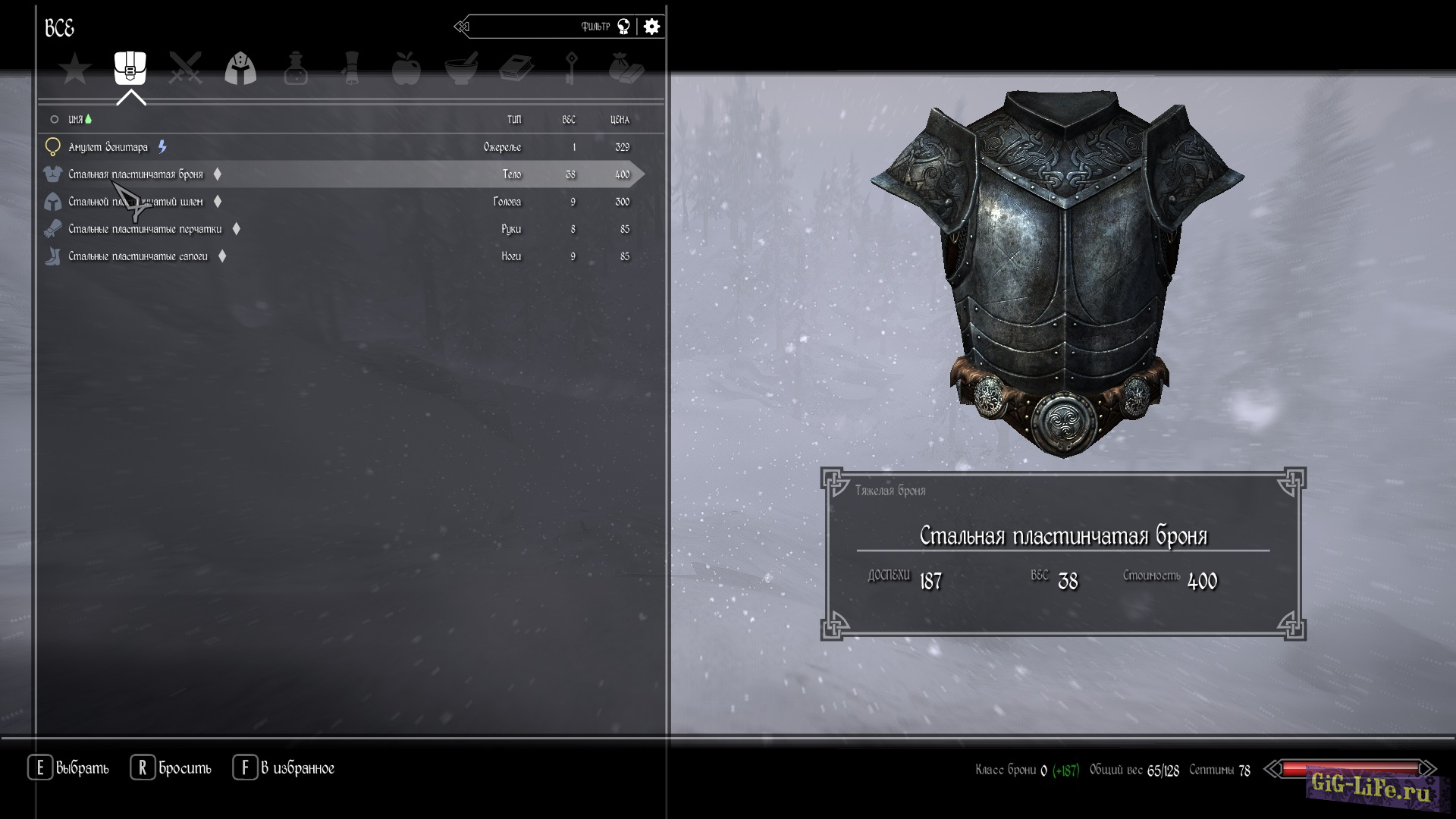Screen dimensions: 1456x819
Task: Switch to the armor helmet category
Action: coord(240,68)
